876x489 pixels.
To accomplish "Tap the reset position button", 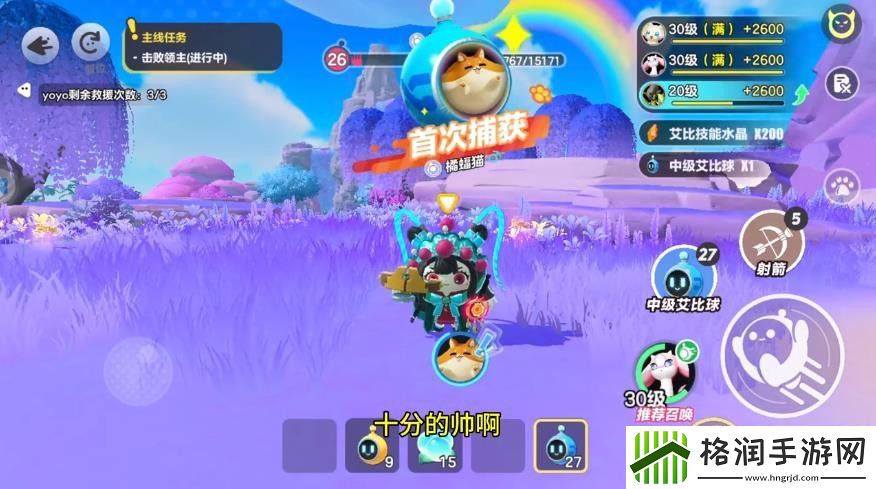I will (93, 45).
